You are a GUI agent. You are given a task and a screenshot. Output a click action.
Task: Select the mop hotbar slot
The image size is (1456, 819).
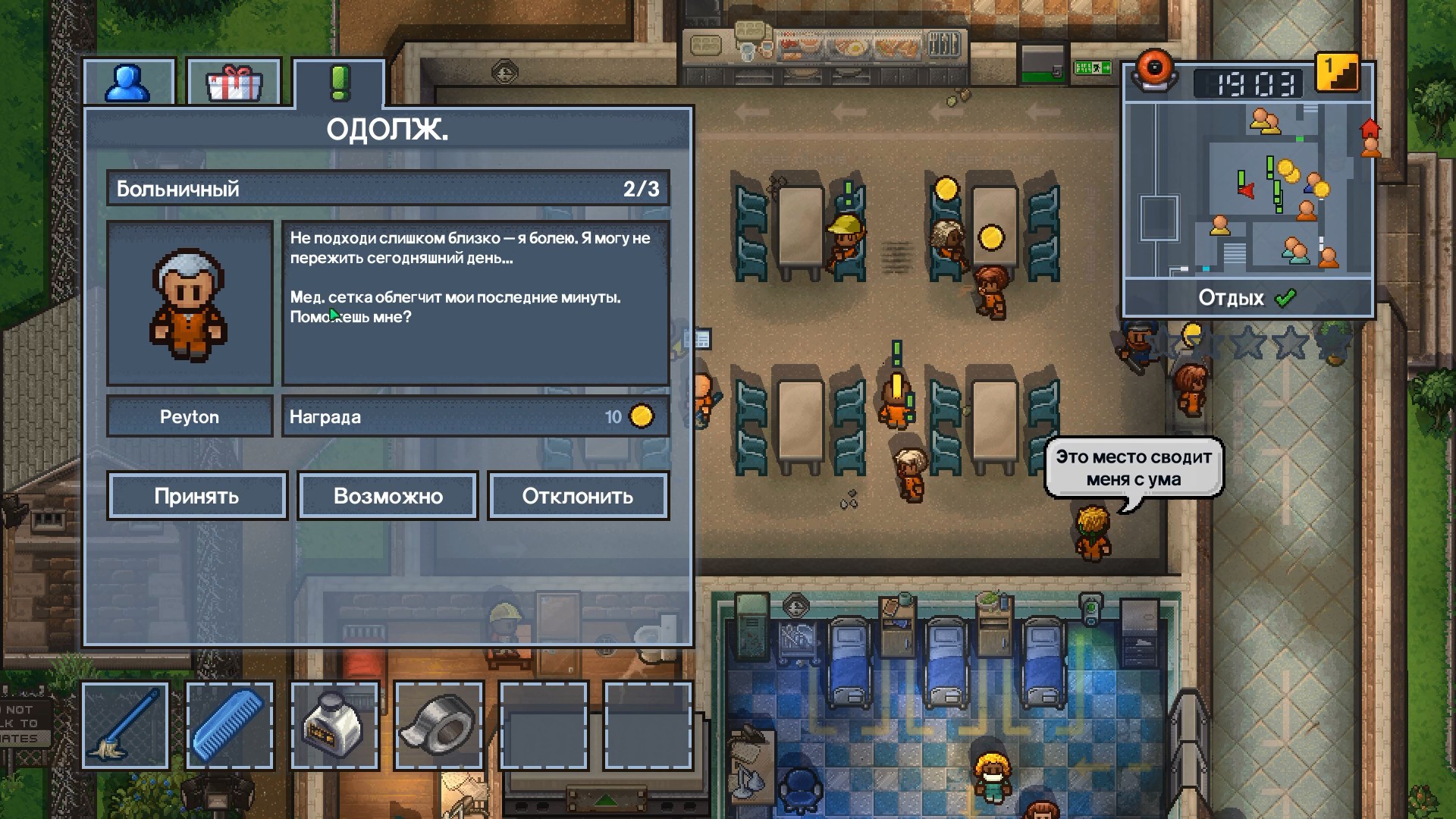[125, 726]
